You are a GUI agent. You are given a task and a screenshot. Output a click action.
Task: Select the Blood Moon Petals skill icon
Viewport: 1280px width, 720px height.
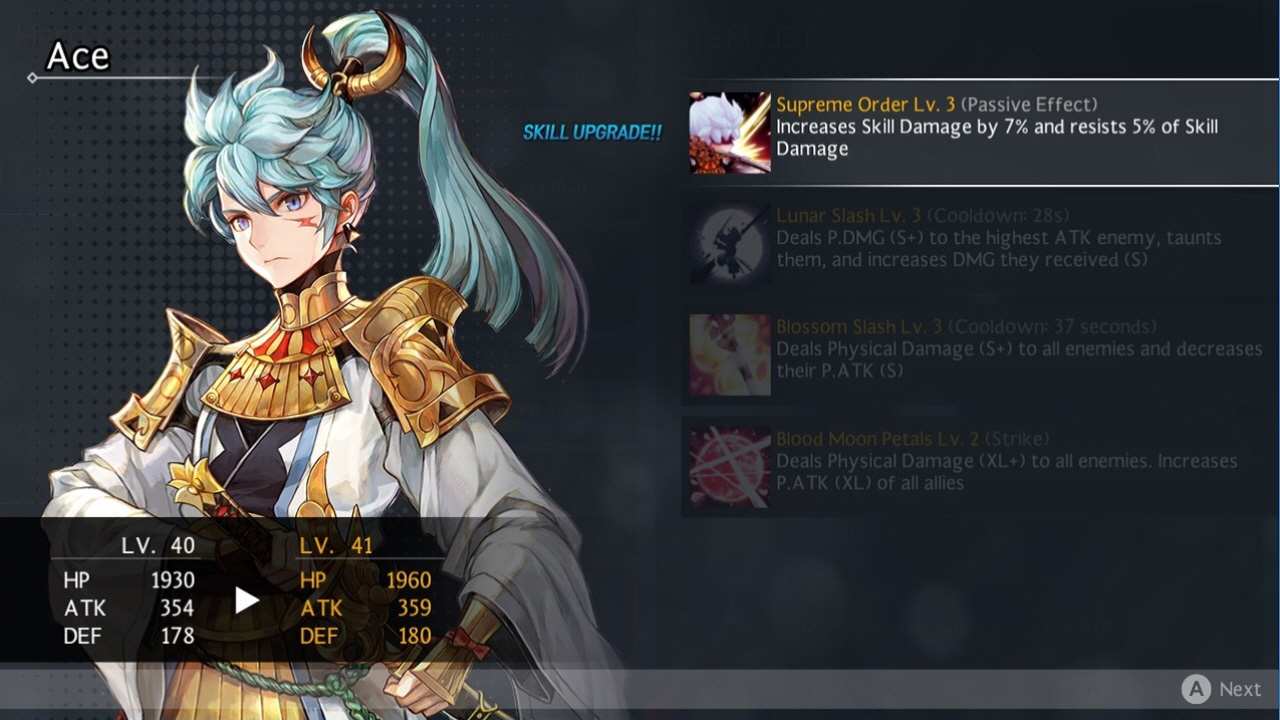[728, 466]
